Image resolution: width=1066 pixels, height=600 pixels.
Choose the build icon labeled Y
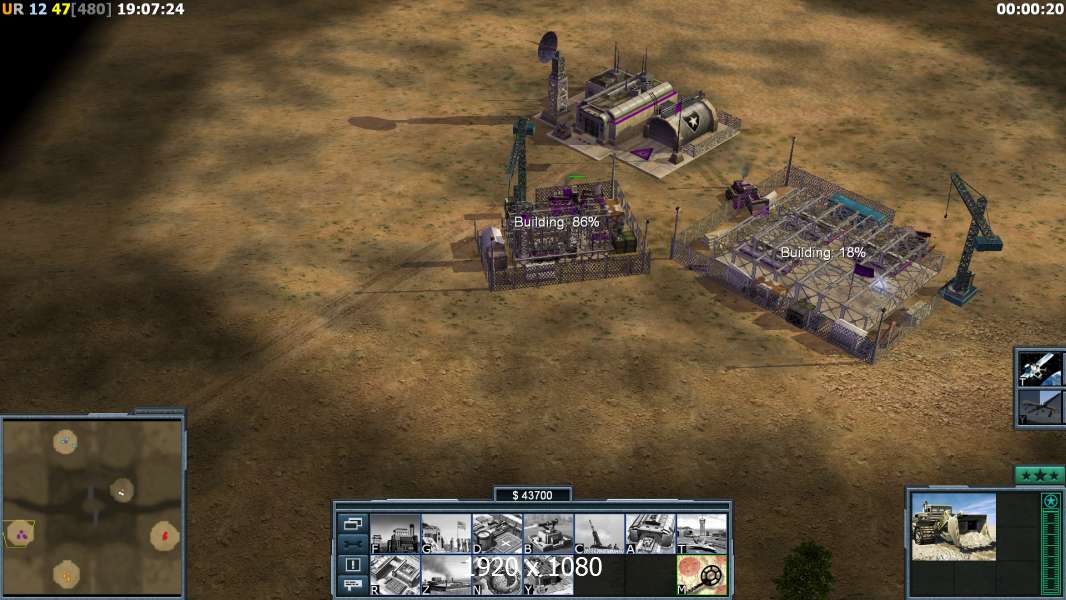[x=548, y=575]
